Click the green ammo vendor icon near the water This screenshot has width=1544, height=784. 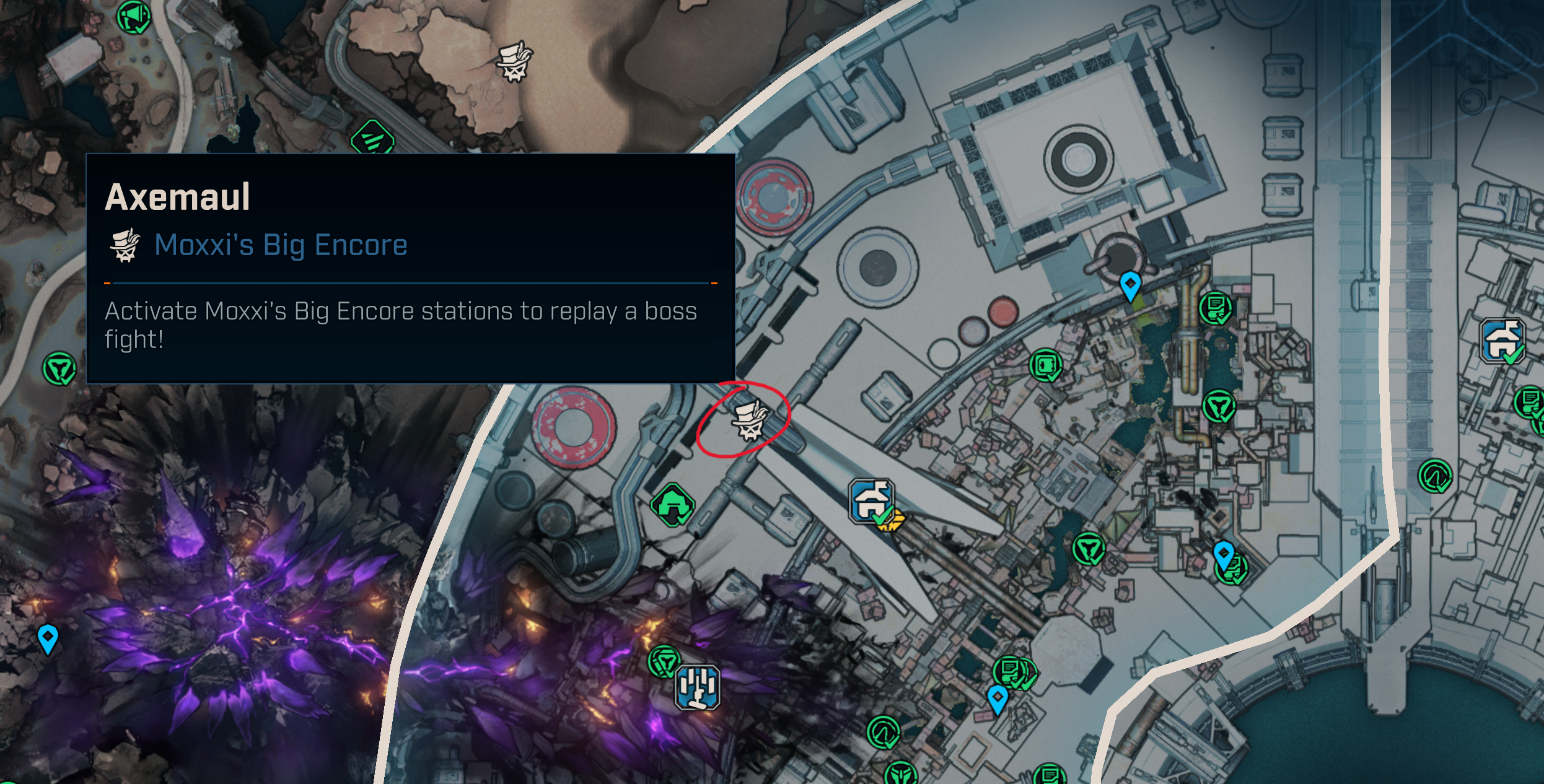click(x=1045, y=366)
